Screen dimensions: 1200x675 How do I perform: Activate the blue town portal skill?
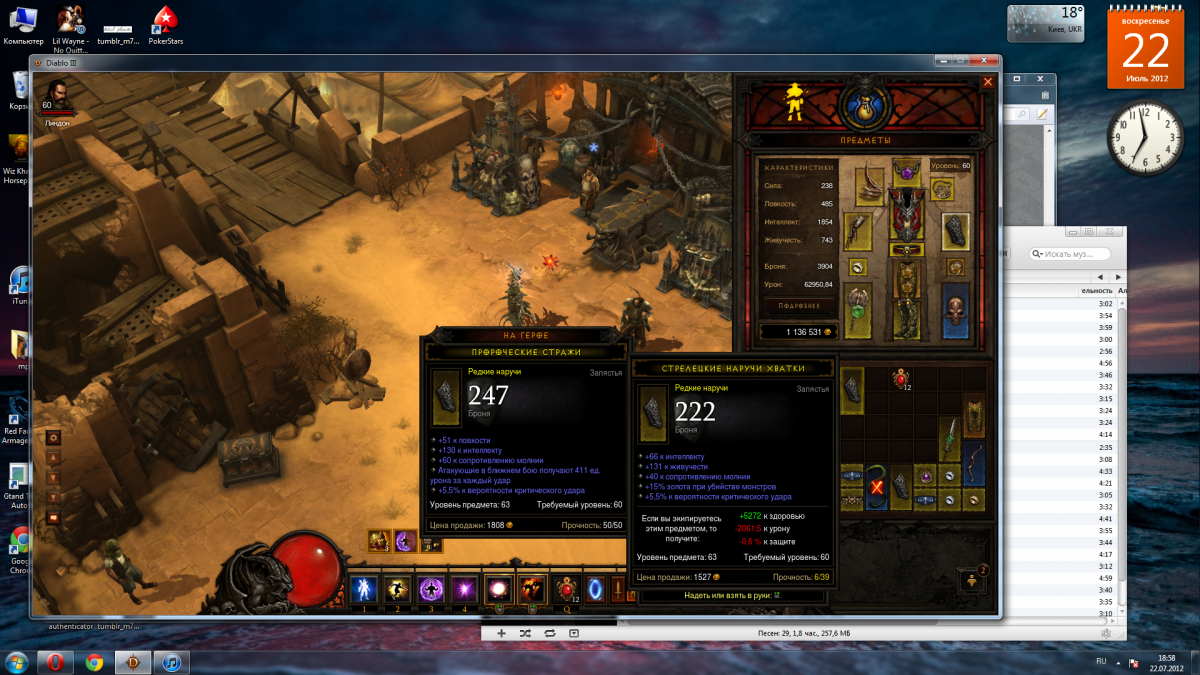click(596, 589)
